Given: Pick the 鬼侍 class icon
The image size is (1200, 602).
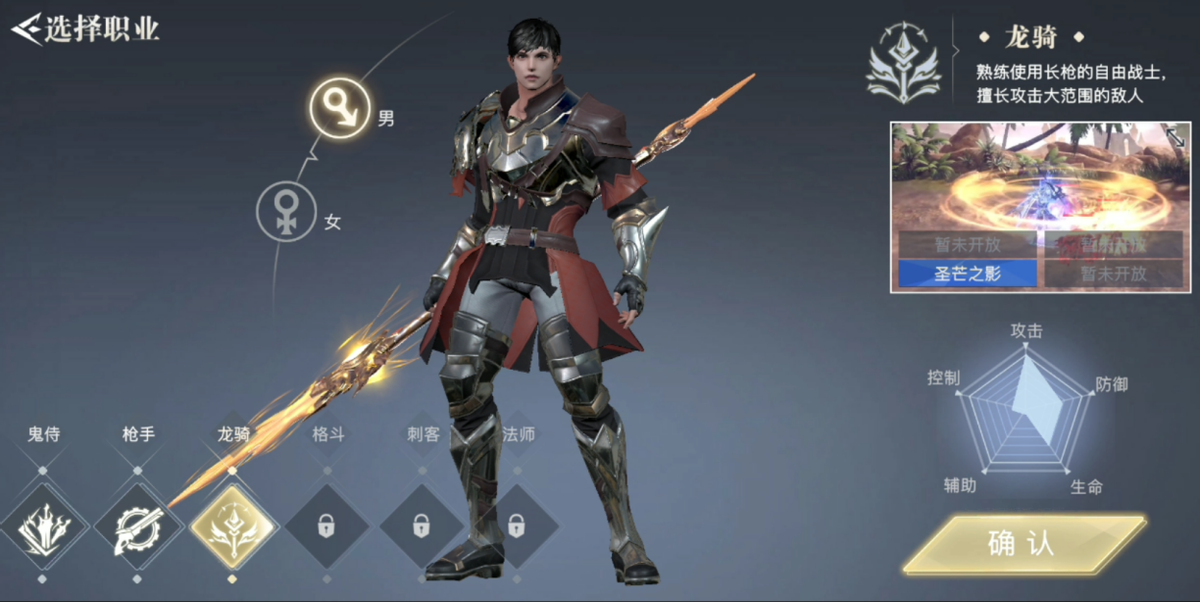Looking at the screenshot, I should (42, 526).
